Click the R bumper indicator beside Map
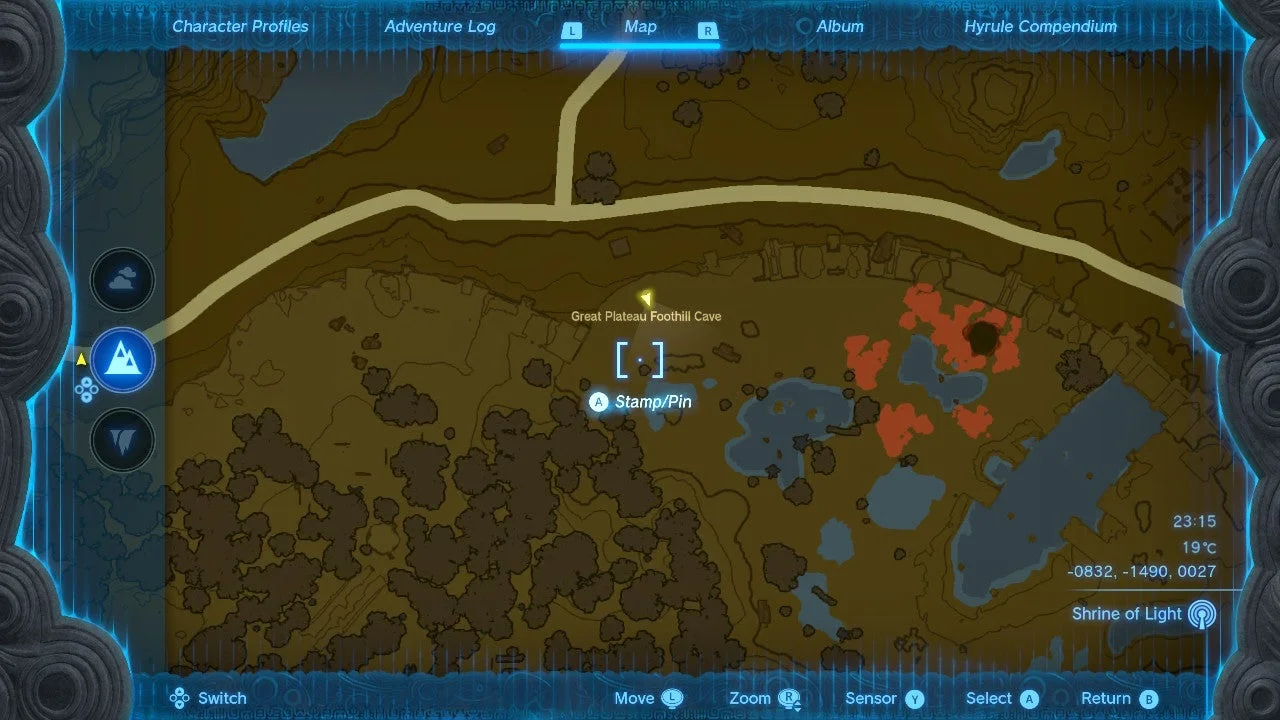Screen dimensions: 1280x720 (708, 31)
